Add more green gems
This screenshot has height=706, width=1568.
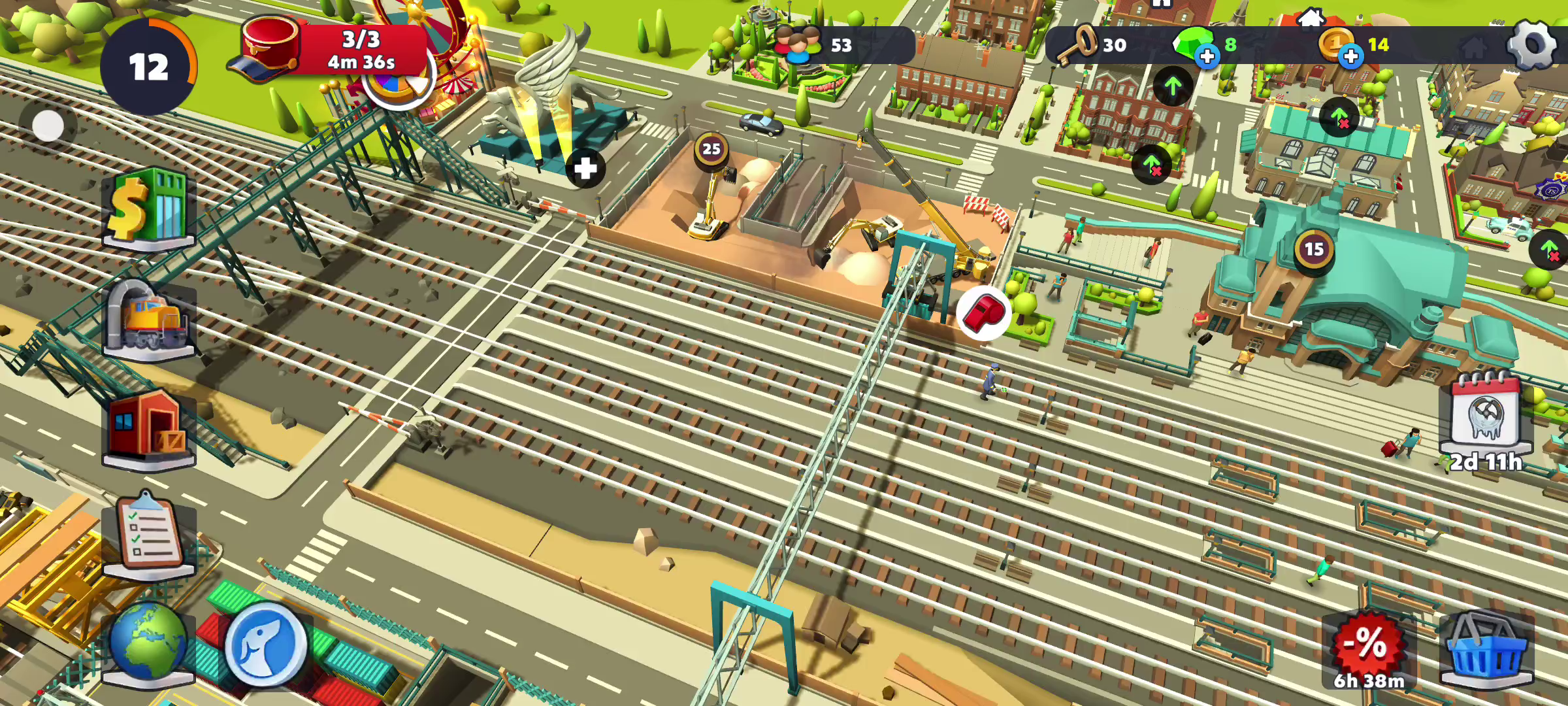tap(1207, 56)
